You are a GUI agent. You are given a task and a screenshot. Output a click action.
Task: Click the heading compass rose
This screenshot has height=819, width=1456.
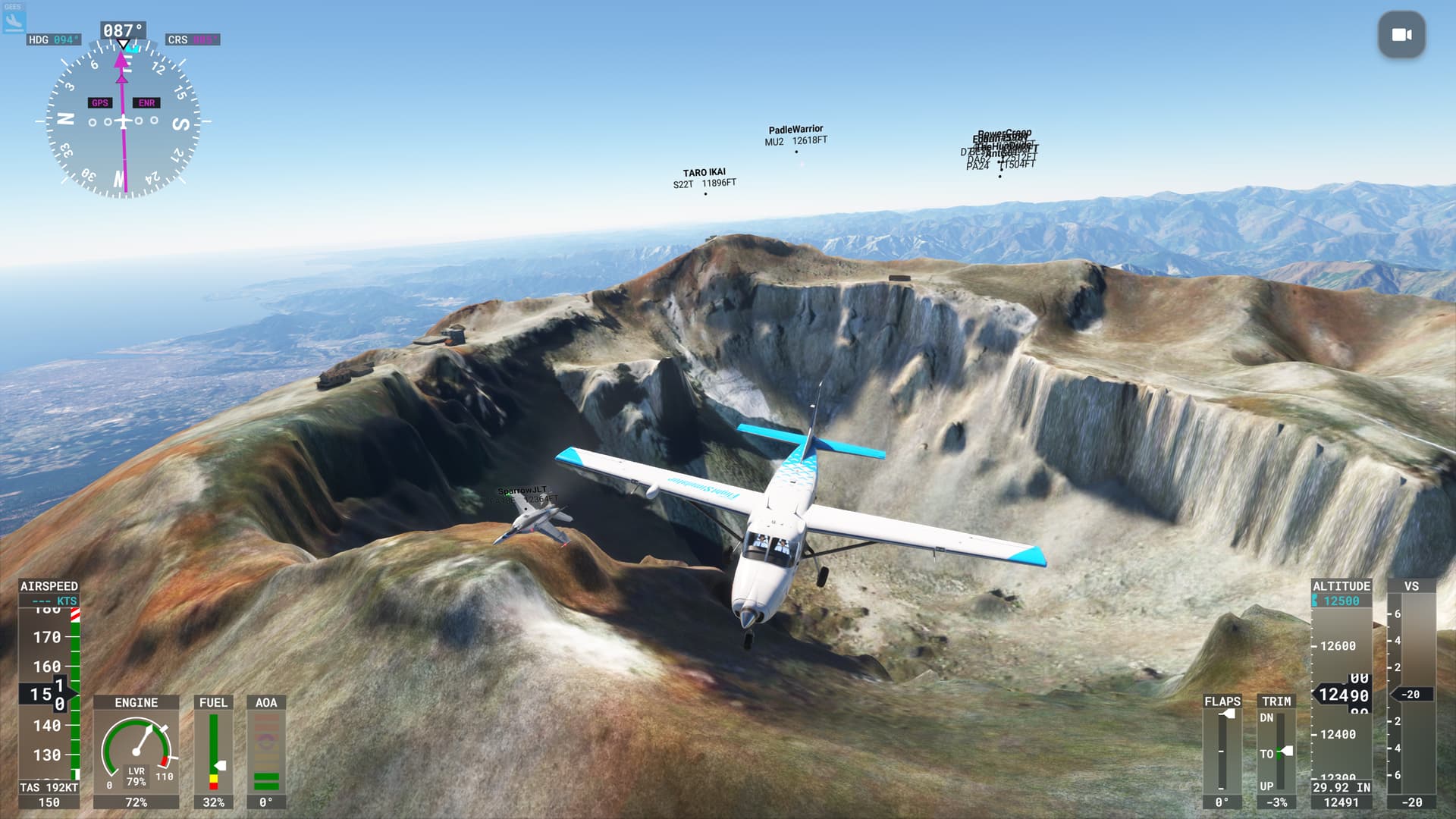(123, 121)
